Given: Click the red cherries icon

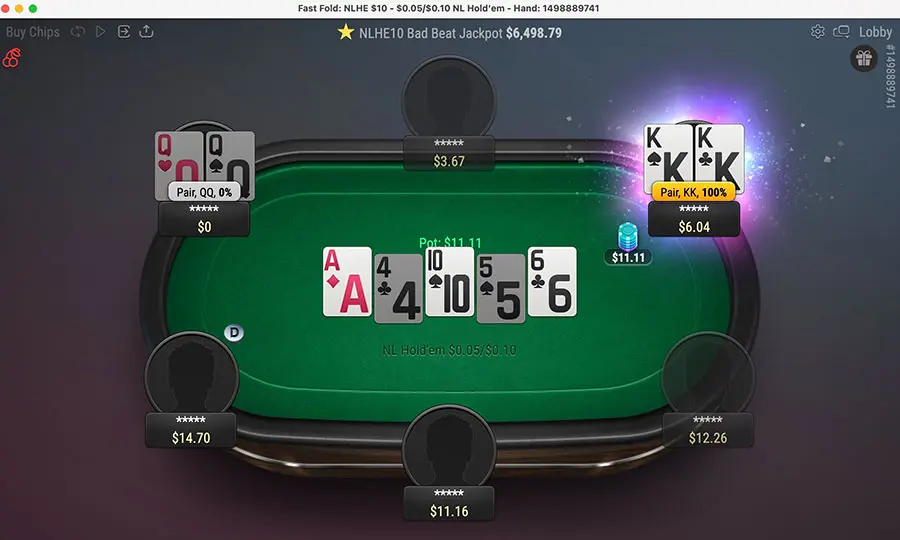Looking at the screenshot, I should 13,59.
